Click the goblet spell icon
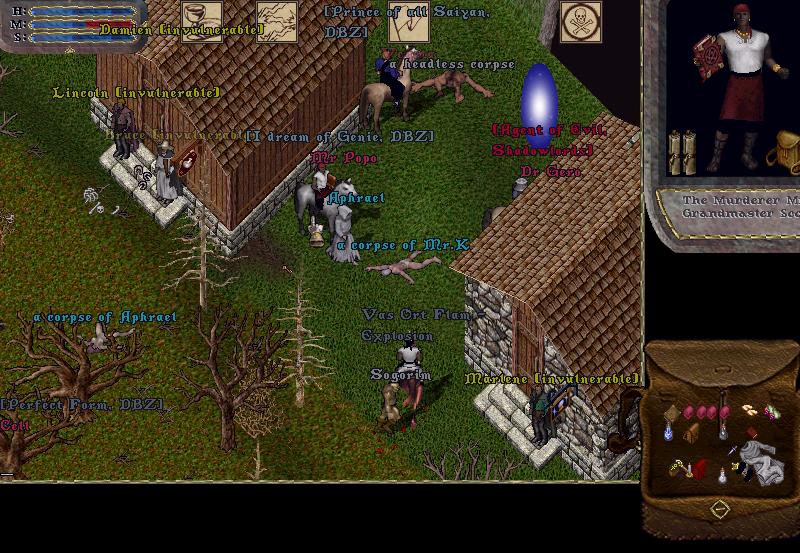Viewport: 800px width, 553px height. pos(201,21)
